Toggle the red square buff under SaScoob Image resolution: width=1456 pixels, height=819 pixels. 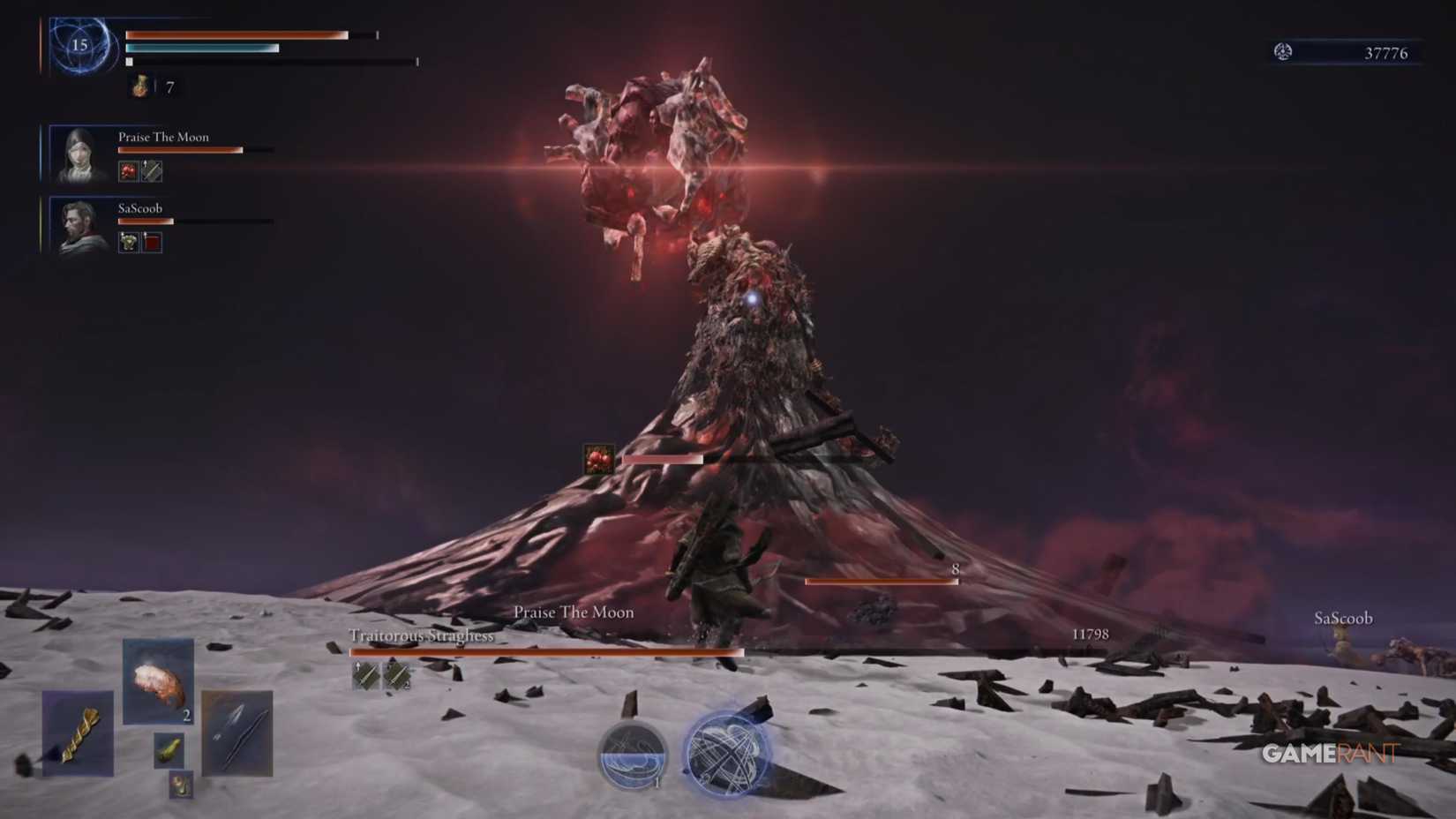[151, 242]
